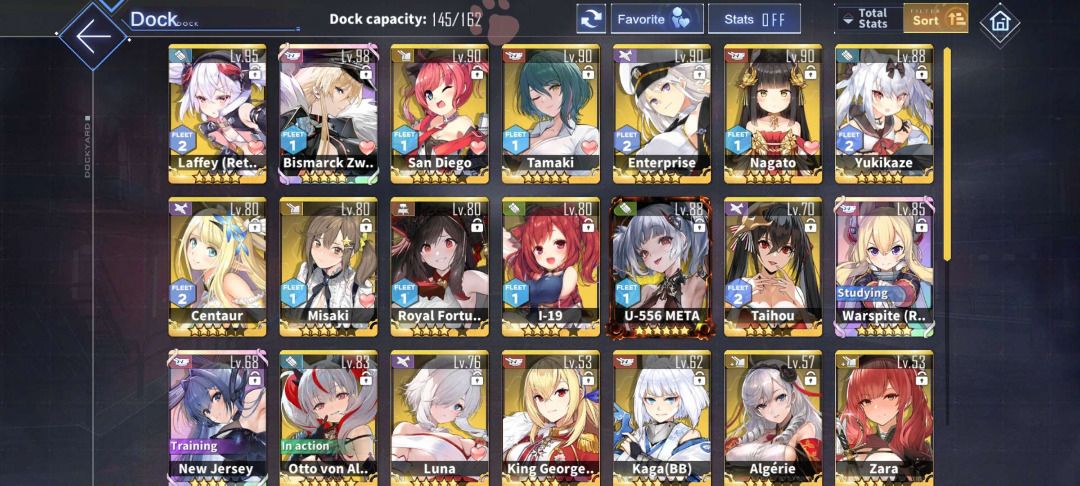This screenshot has height=486, width=1080.
Task: Go back using the arrow button
Action: (92, 37)
